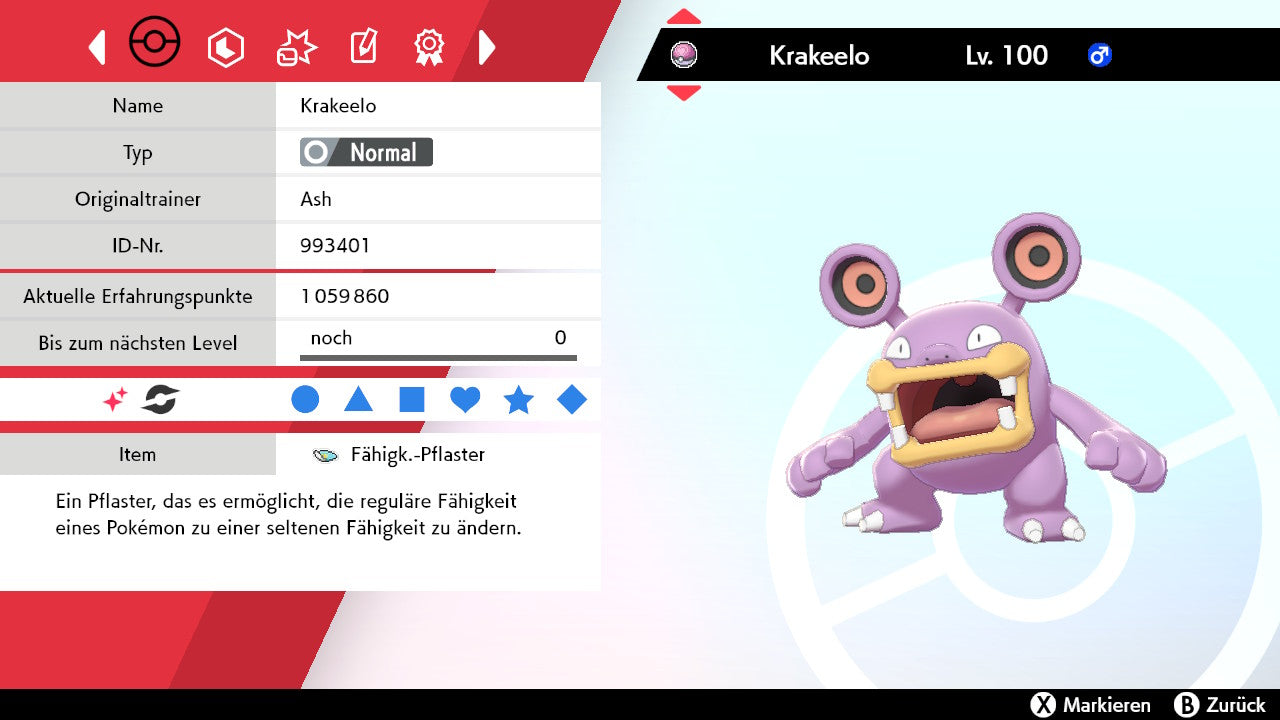
Task: Switch to the hexagon stats tab
Action: coord(225,47)
